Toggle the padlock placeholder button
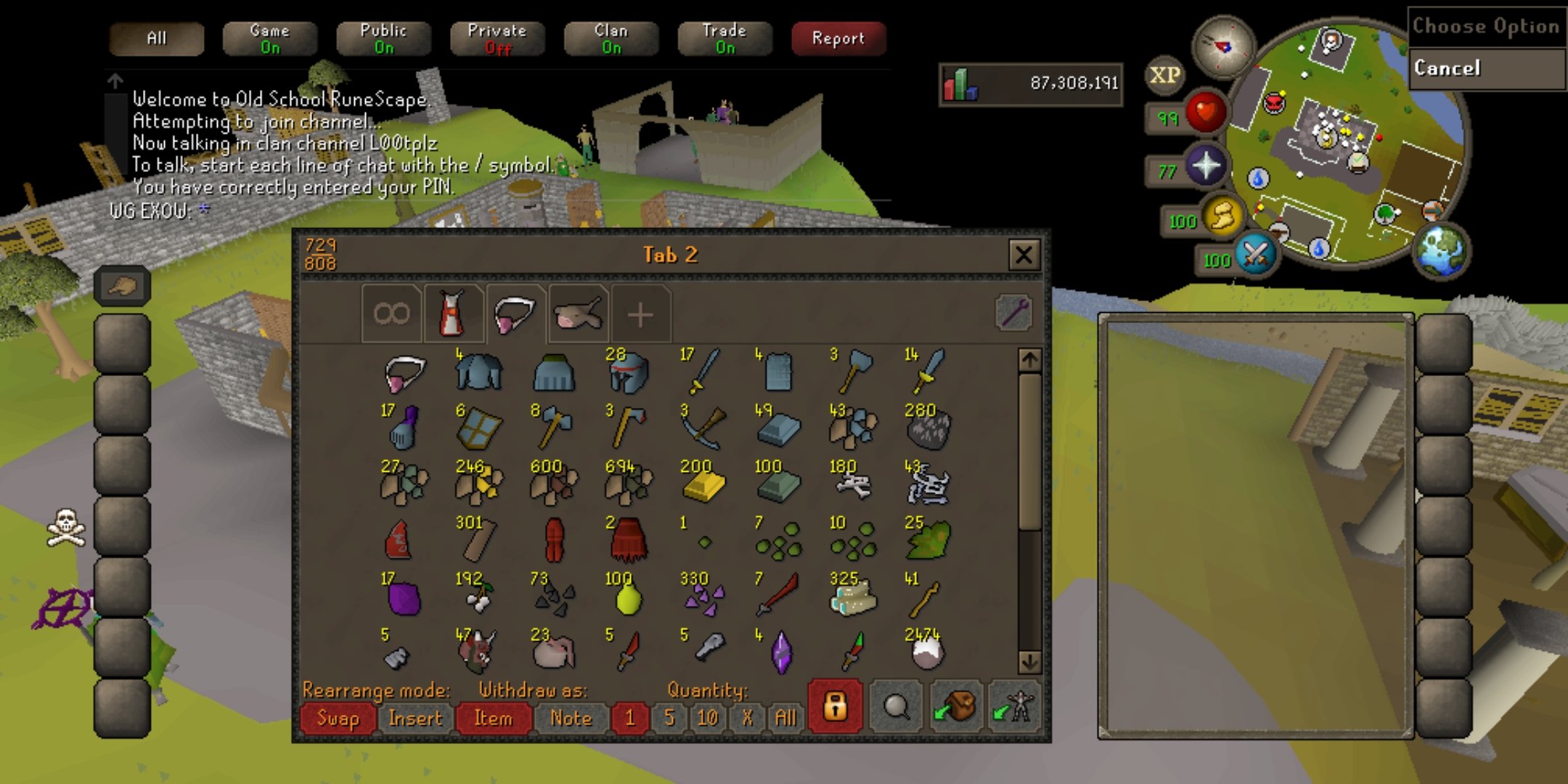1568x784 pixels. tap(835, 706)
